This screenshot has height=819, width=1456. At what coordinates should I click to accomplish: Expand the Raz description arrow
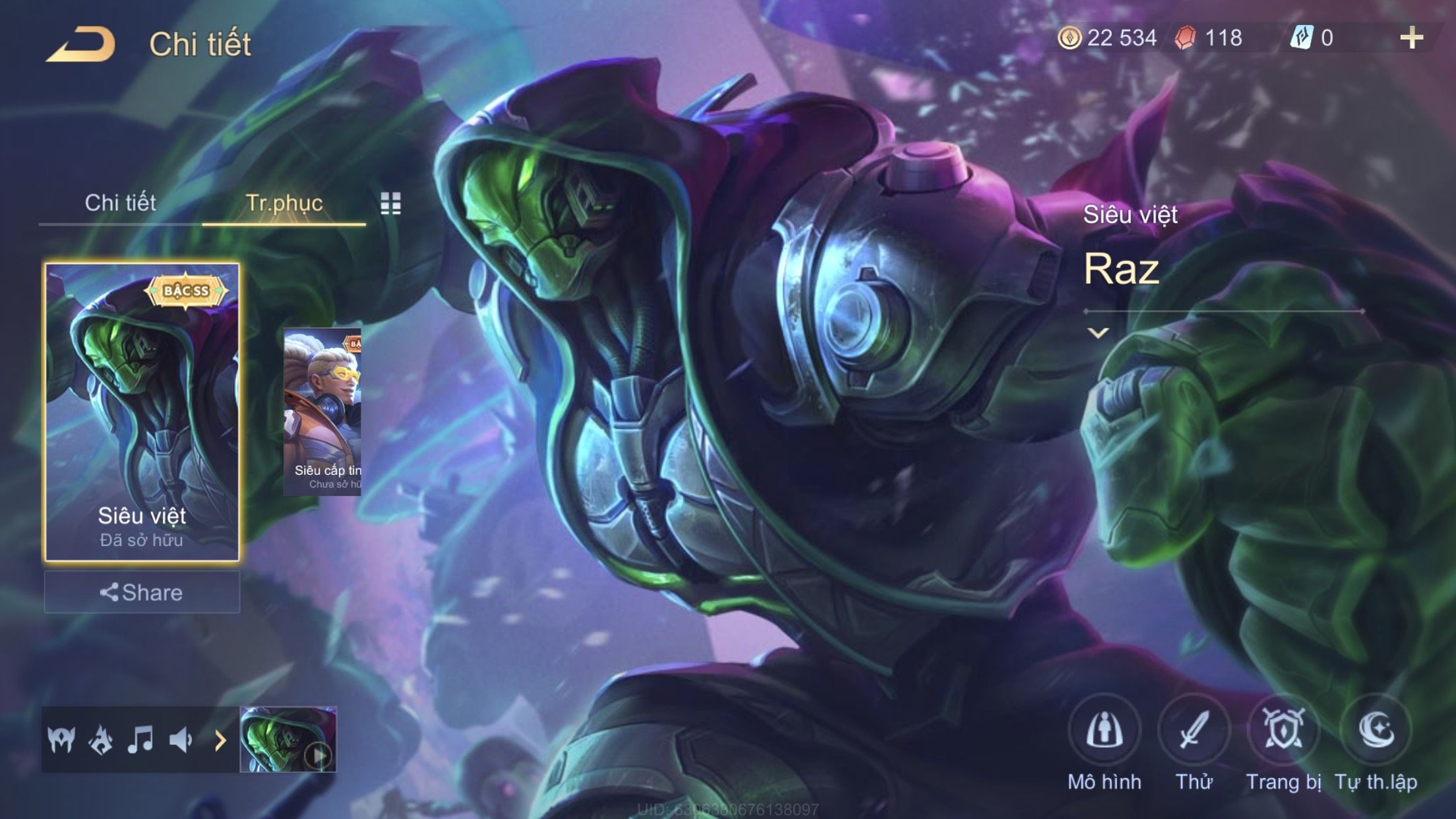(1098, 333)
